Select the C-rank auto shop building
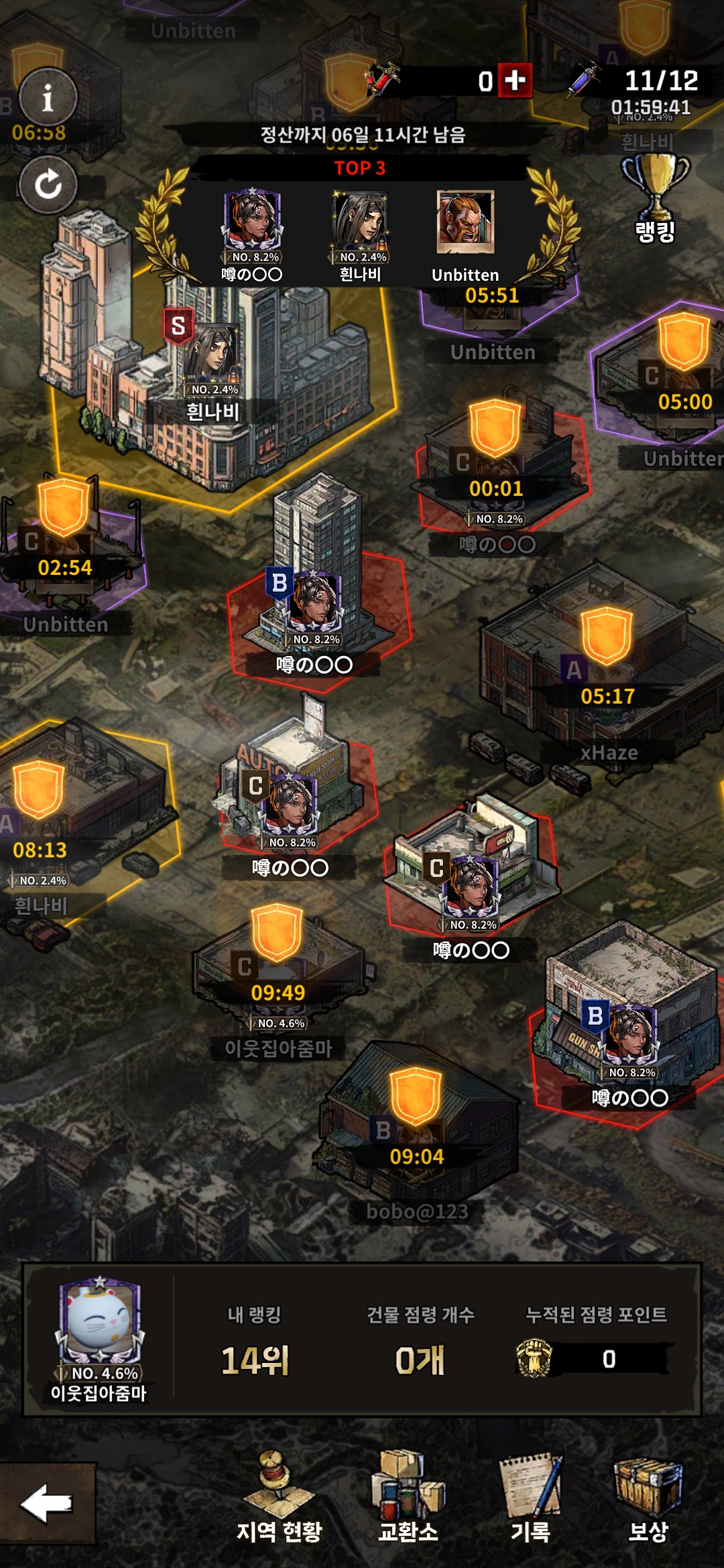Image resolution: width=724 pixels, height=1568 pixels. (x=288, y=797)
